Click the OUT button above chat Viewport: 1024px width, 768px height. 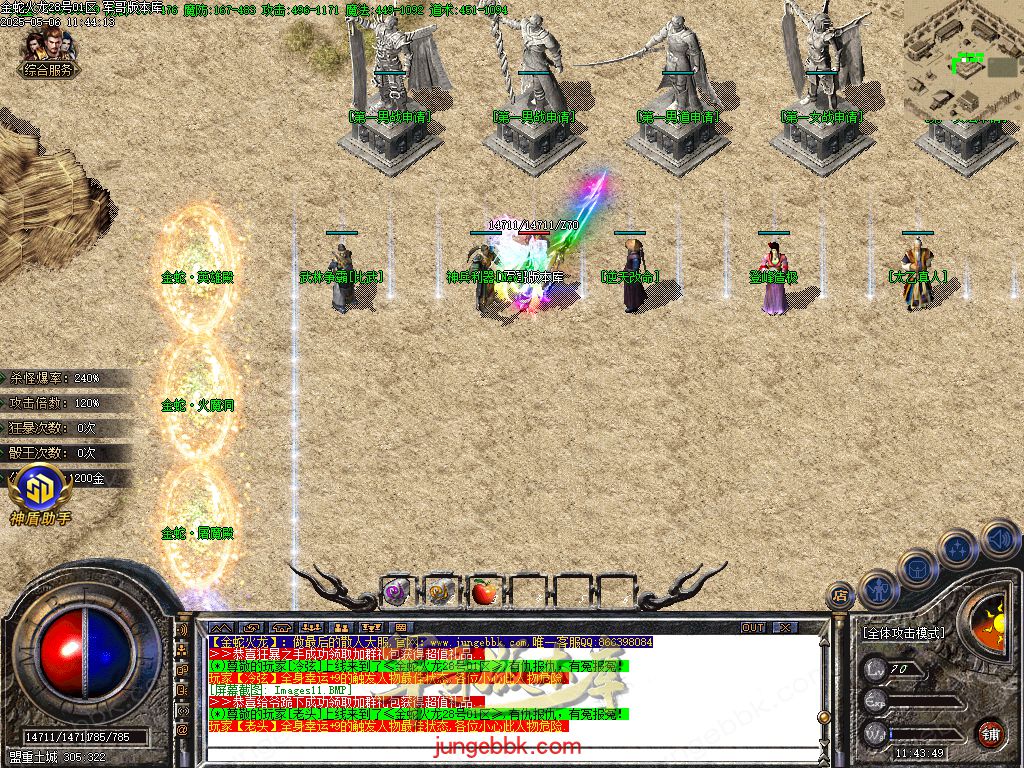(x=752, y=628)
